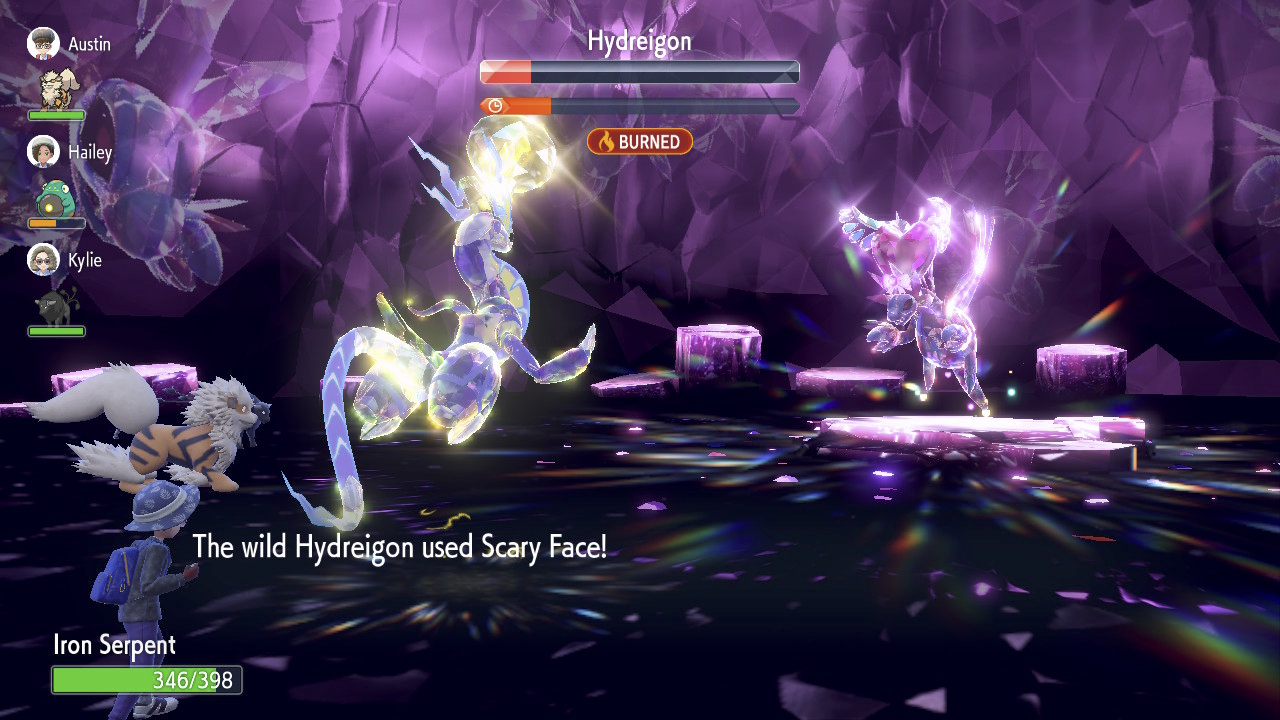This screenshot has height=720, width=1280.
Task: Select Kylie's trainer portrait
Action: click(43, 260)
